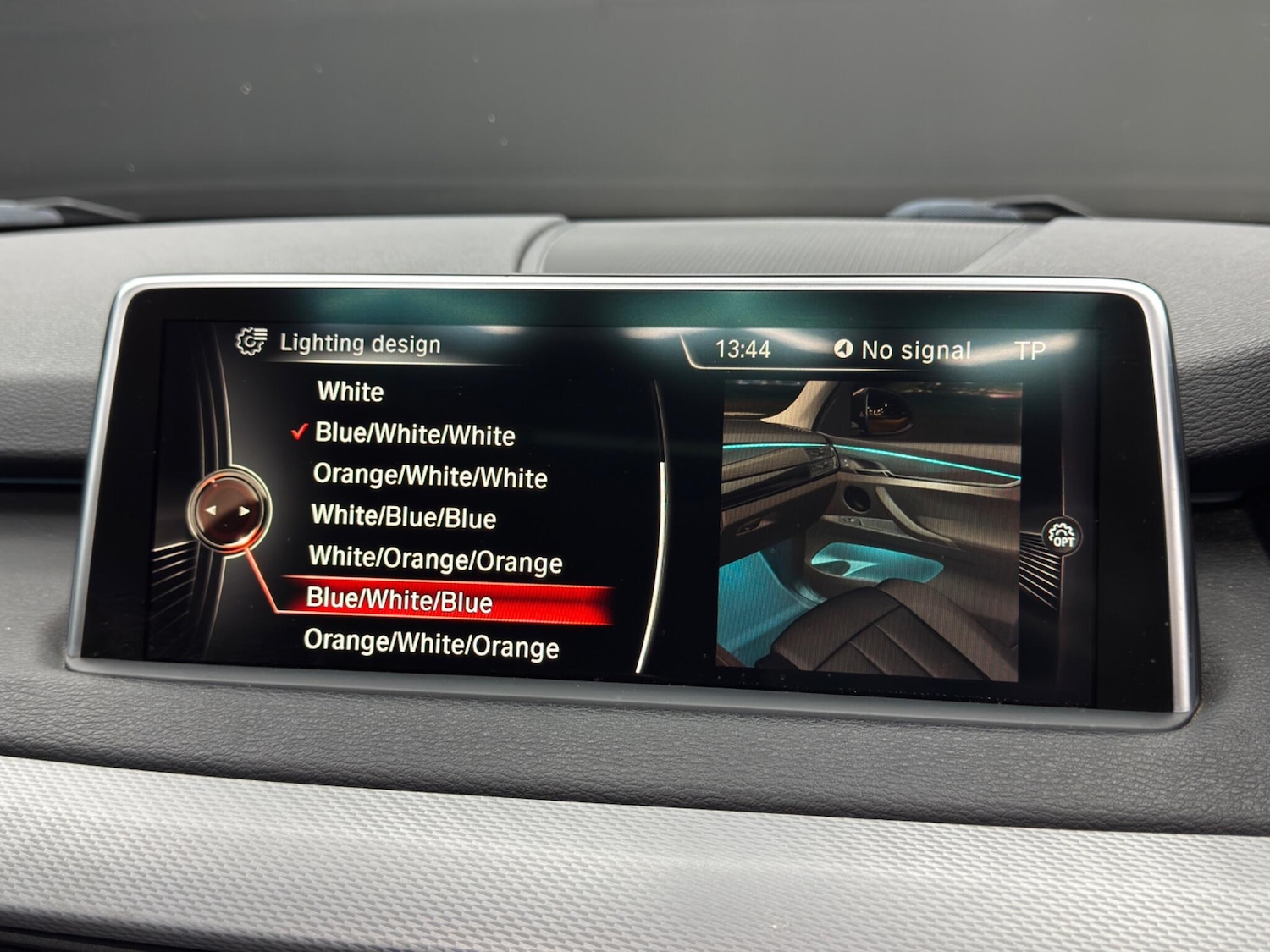1270x952 pixels.
Task: Select the White lighting option
Action: (x=349, y=392)
